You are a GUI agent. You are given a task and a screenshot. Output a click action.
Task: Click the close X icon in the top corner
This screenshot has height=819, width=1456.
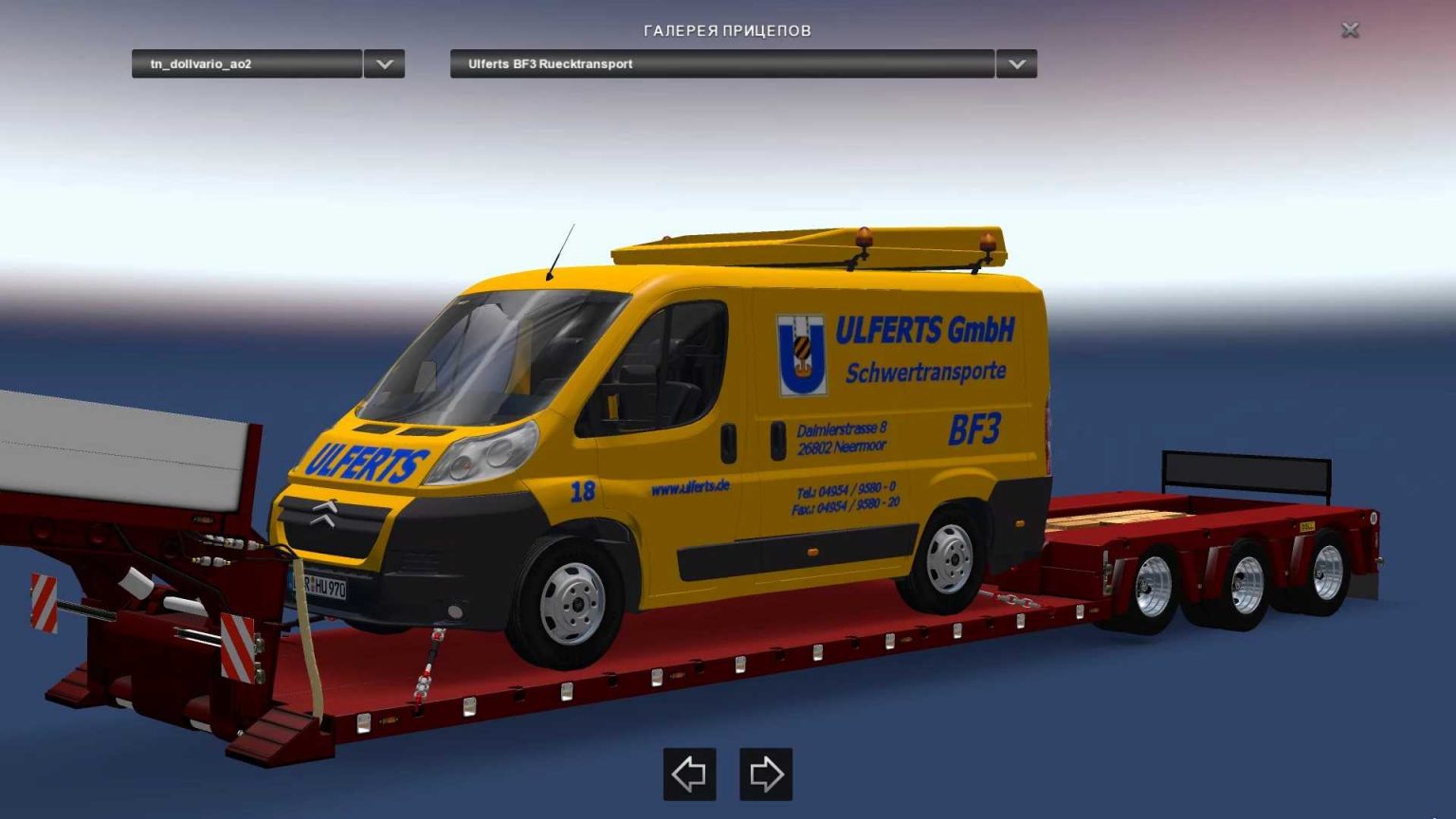tap(1350, 29)
